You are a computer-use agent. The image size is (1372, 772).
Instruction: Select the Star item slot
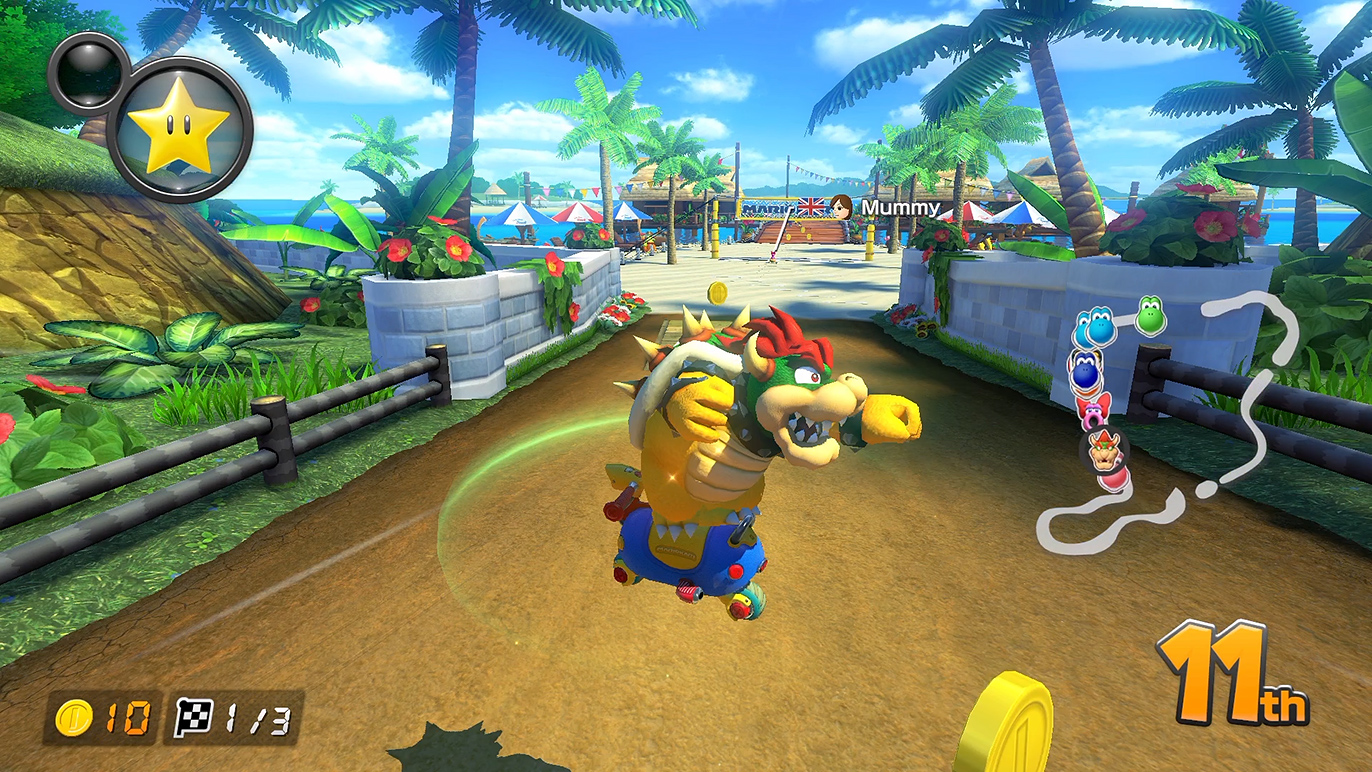tap(179, 129)
